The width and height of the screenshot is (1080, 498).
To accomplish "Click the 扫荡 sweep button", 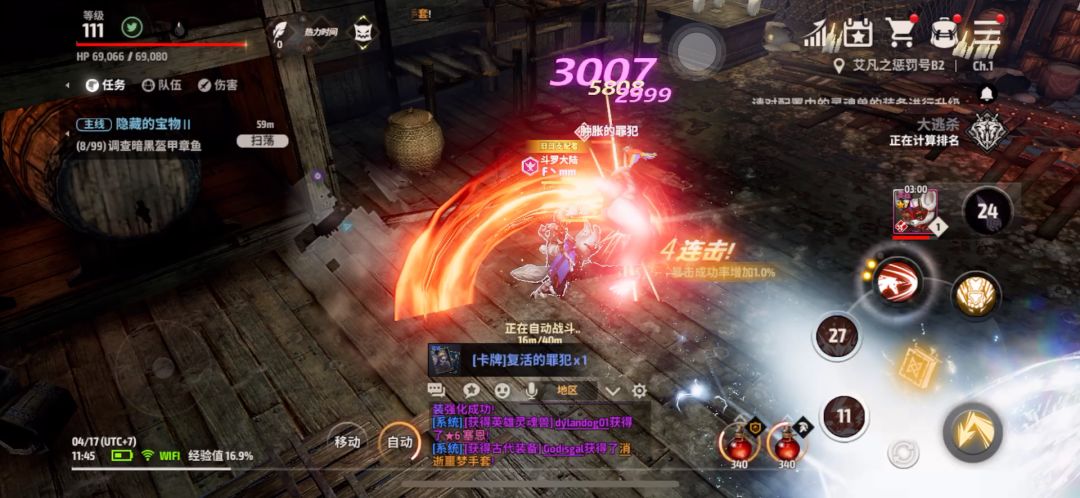I will coord(263,141).
